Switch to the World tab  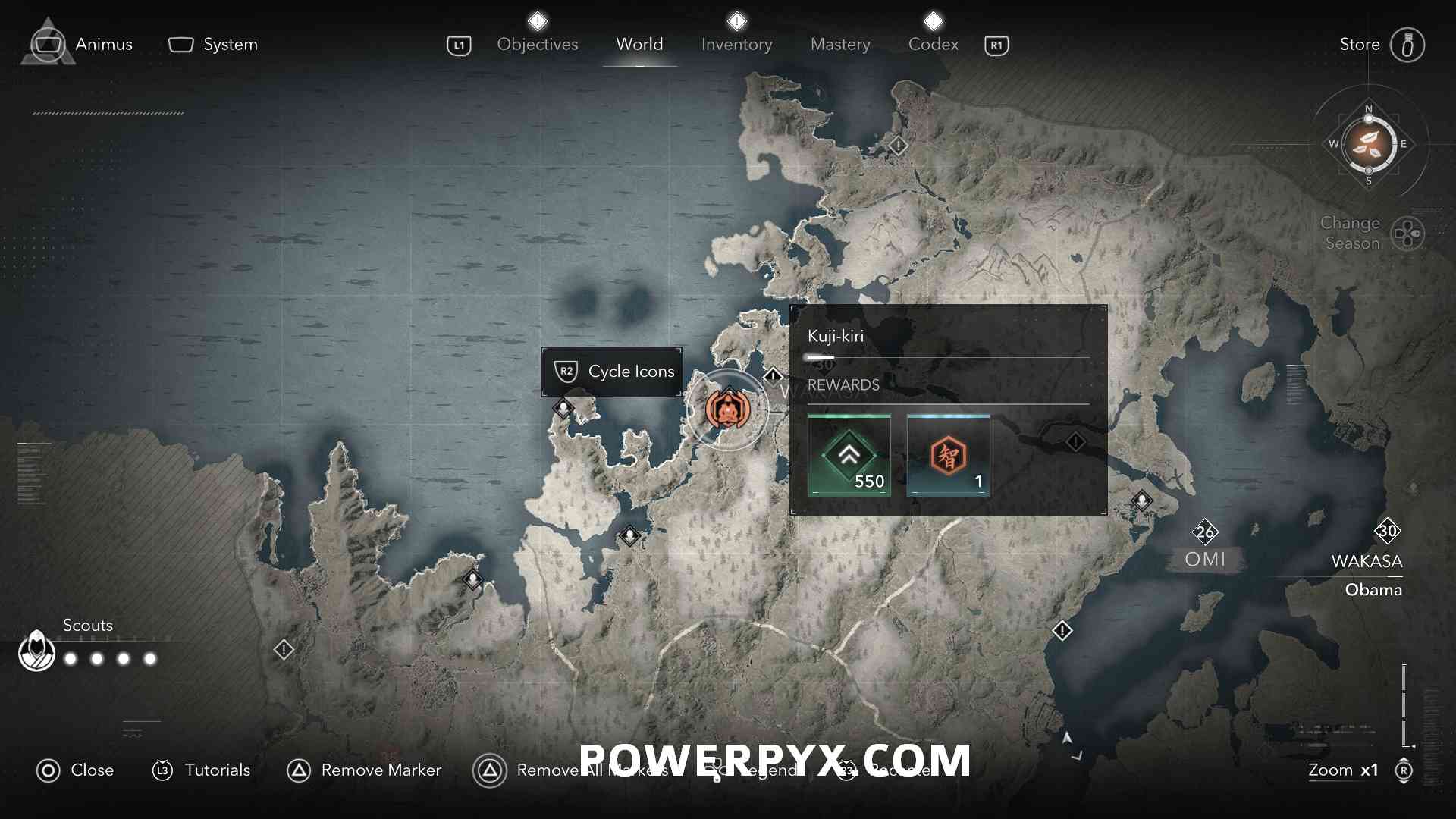(x=639, y=44)
